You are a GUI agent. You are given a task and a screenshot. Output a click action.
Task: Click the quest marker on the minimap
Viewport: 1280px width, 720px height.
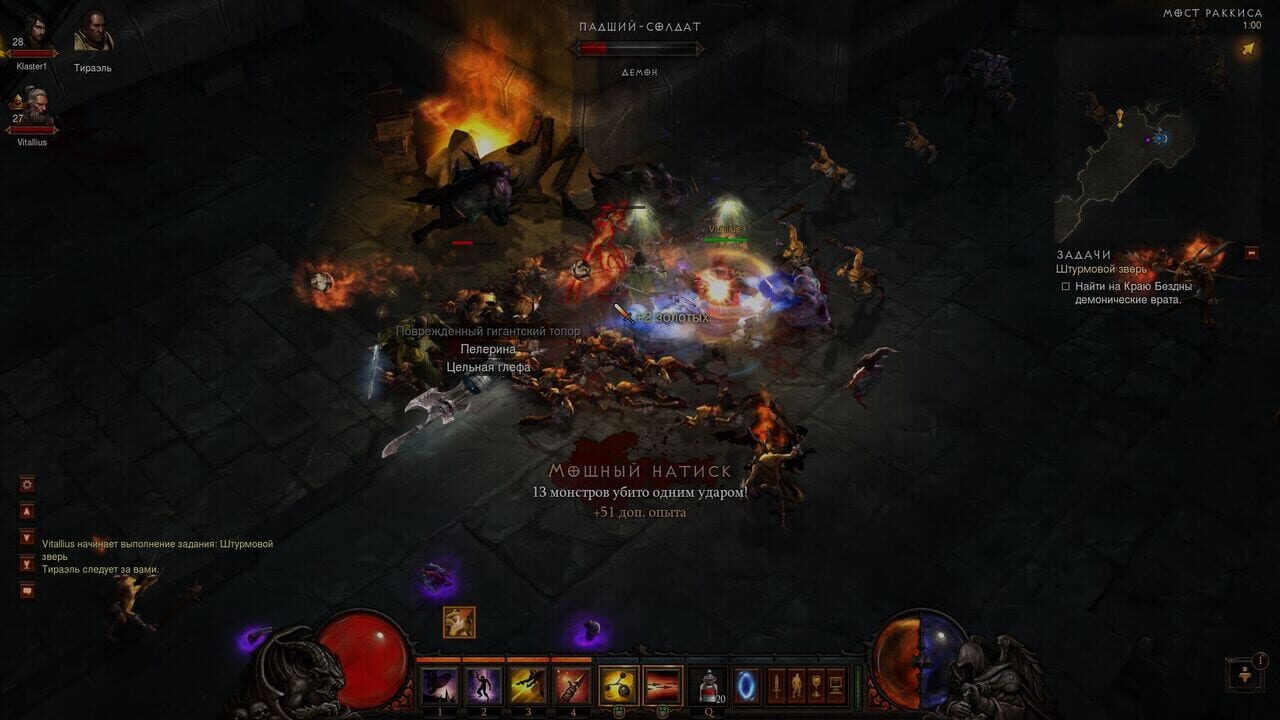click(x=1120, y=117)
